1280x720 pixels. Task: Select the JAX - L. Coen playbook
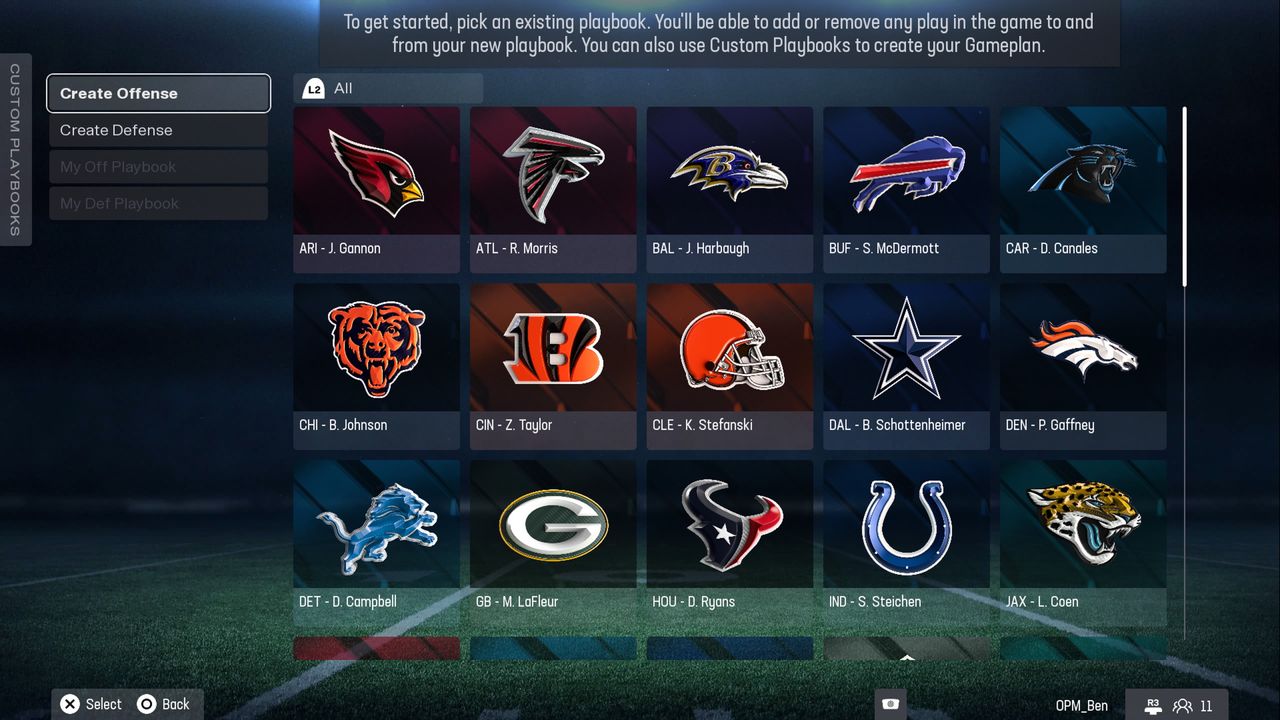(1083, 543)
